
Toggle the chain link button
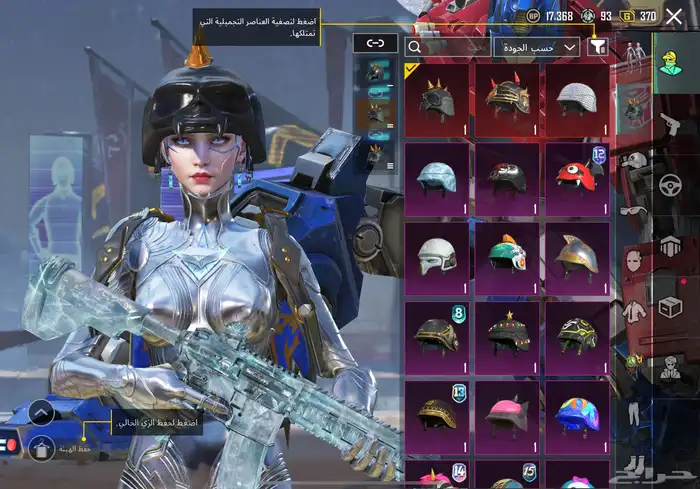[x=375, y=43]
